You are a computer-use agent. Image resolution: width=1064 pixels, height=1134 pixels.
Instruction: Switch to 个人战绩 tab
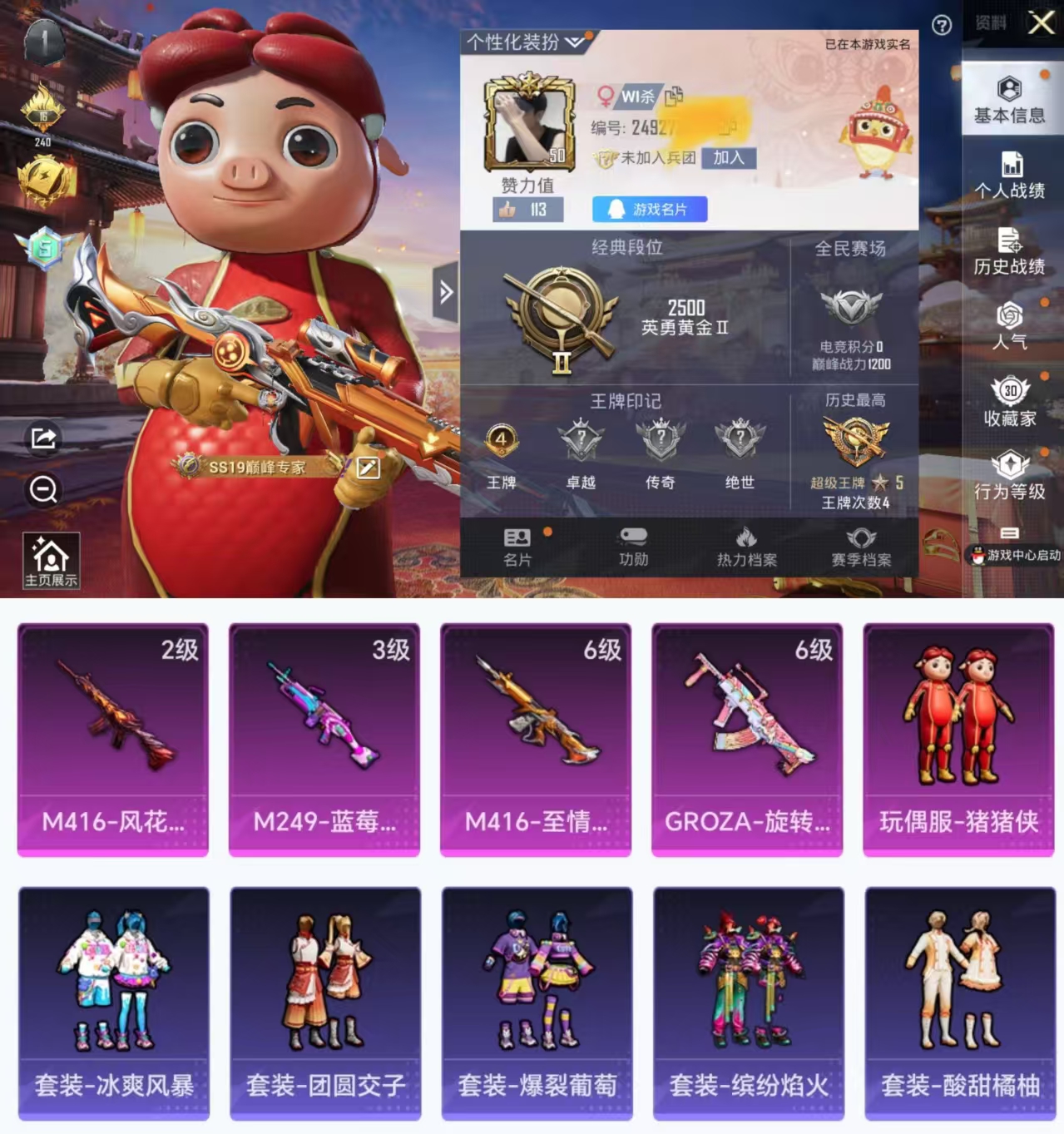tap(1009, 176)
